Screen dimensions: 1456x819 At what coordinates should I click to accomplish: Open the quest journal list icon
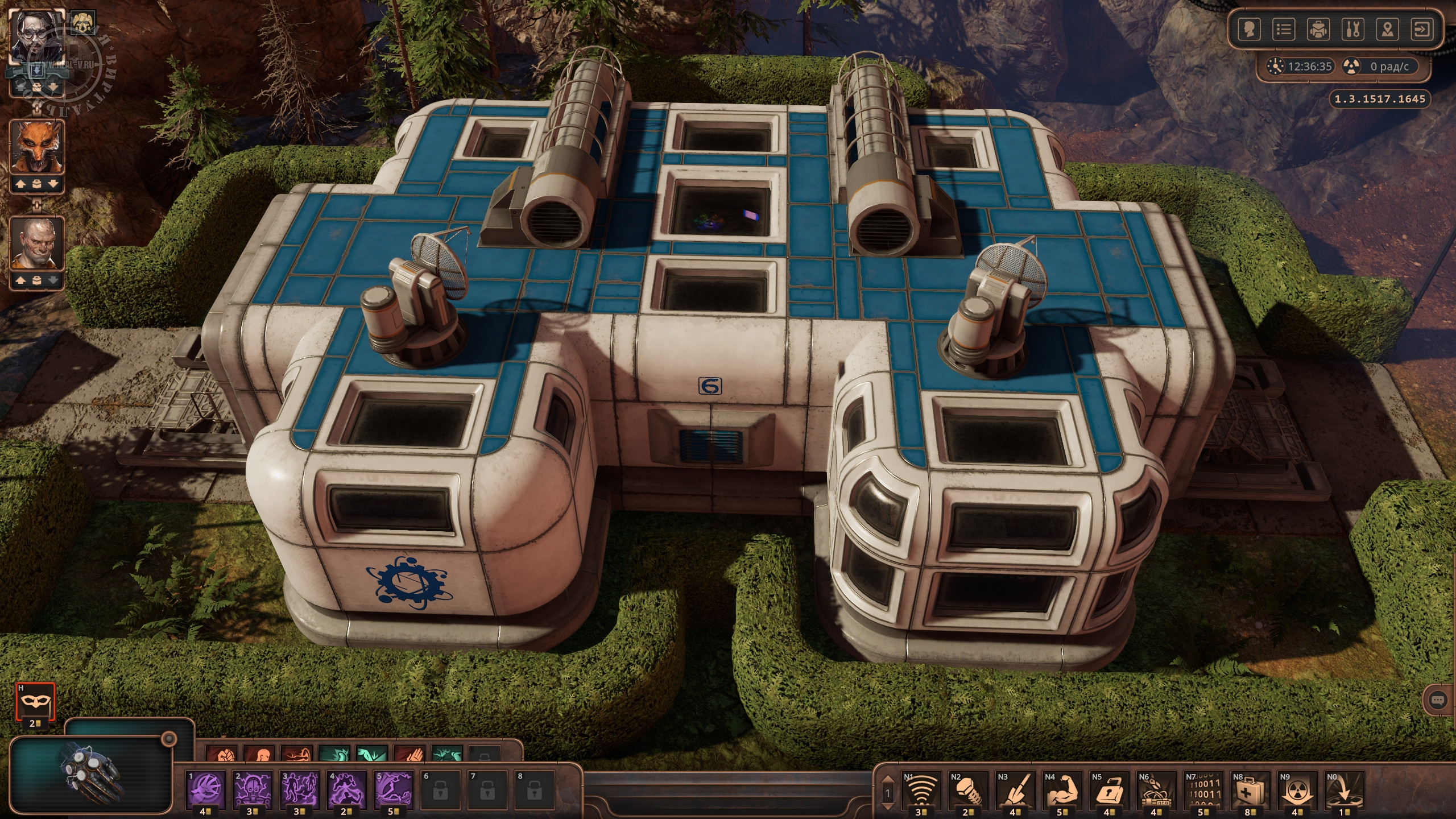pyautogui.click(x=1284, y=30)
